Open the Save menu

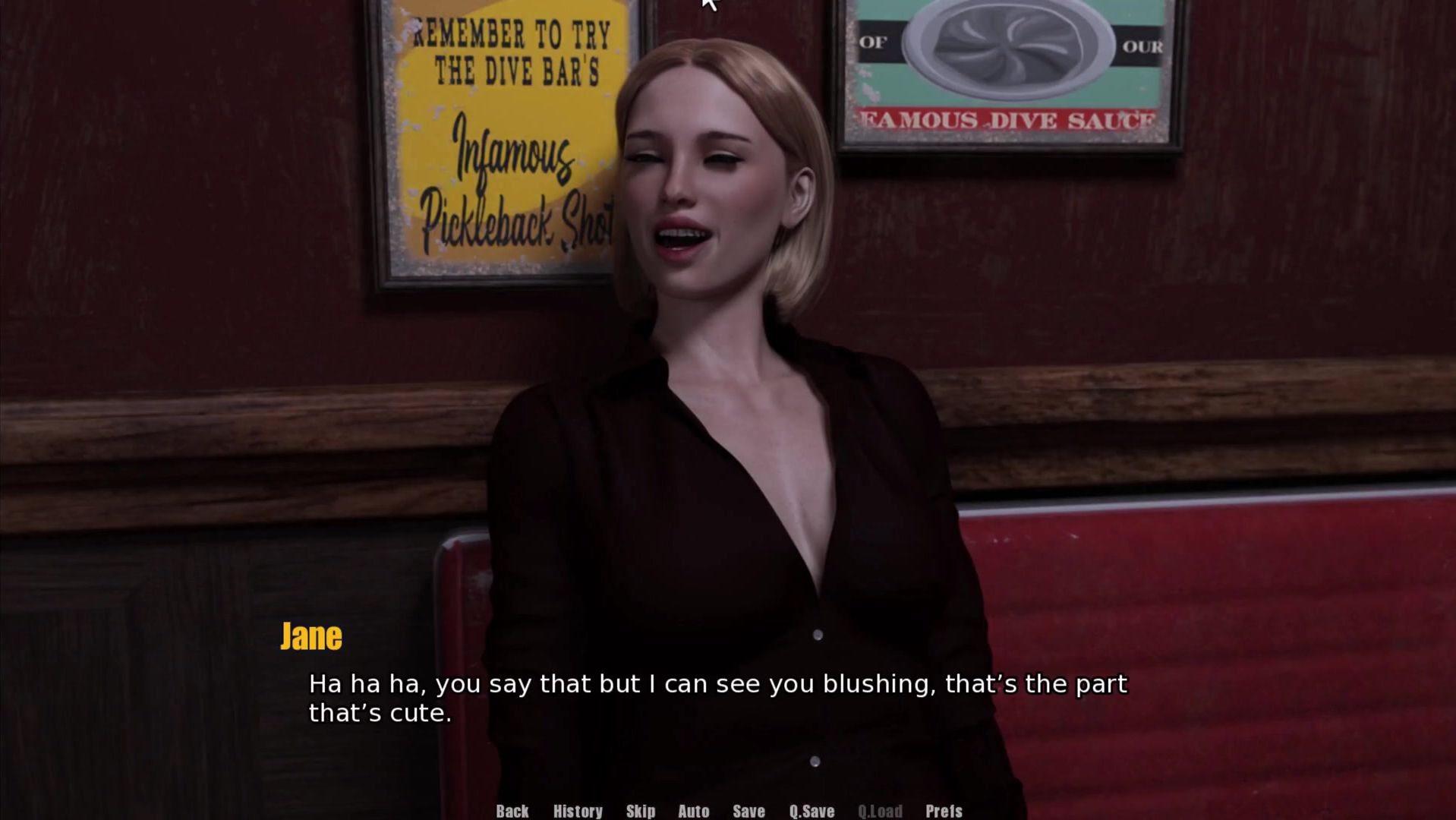point(748,811)
